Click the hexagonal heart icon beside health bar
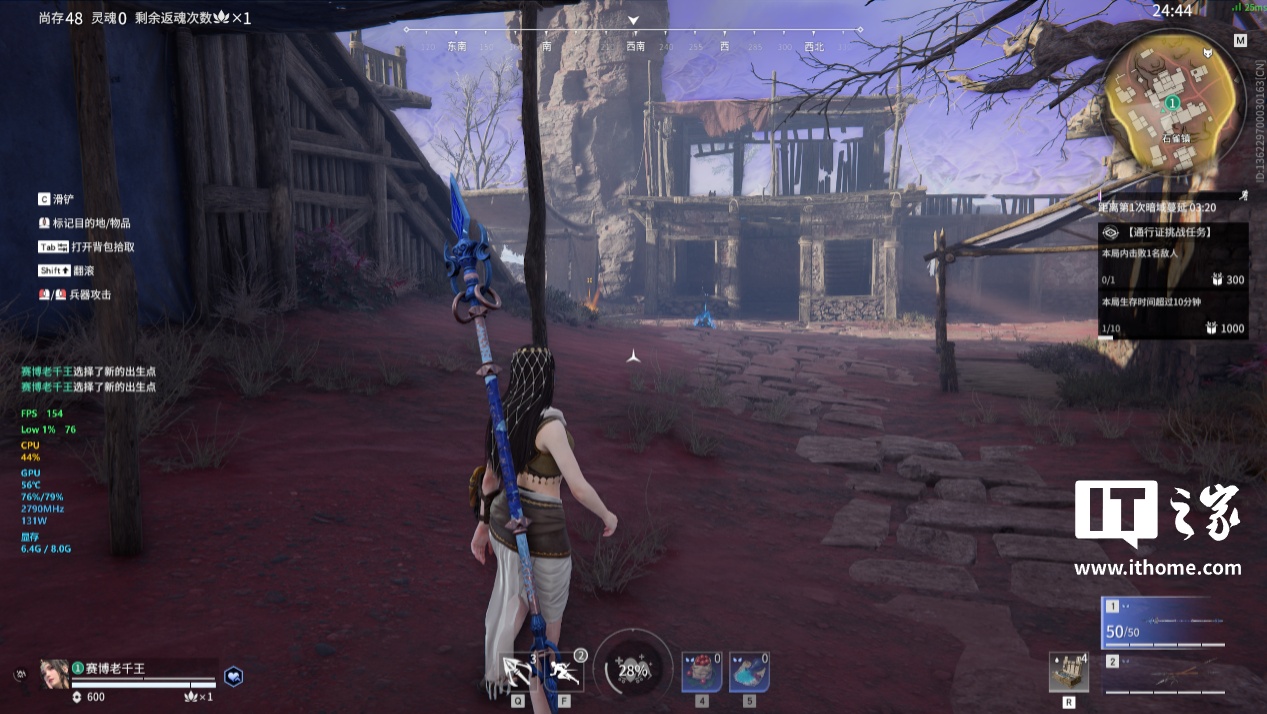This screenshot has width=1267, height=714. (x=232, y=676)
